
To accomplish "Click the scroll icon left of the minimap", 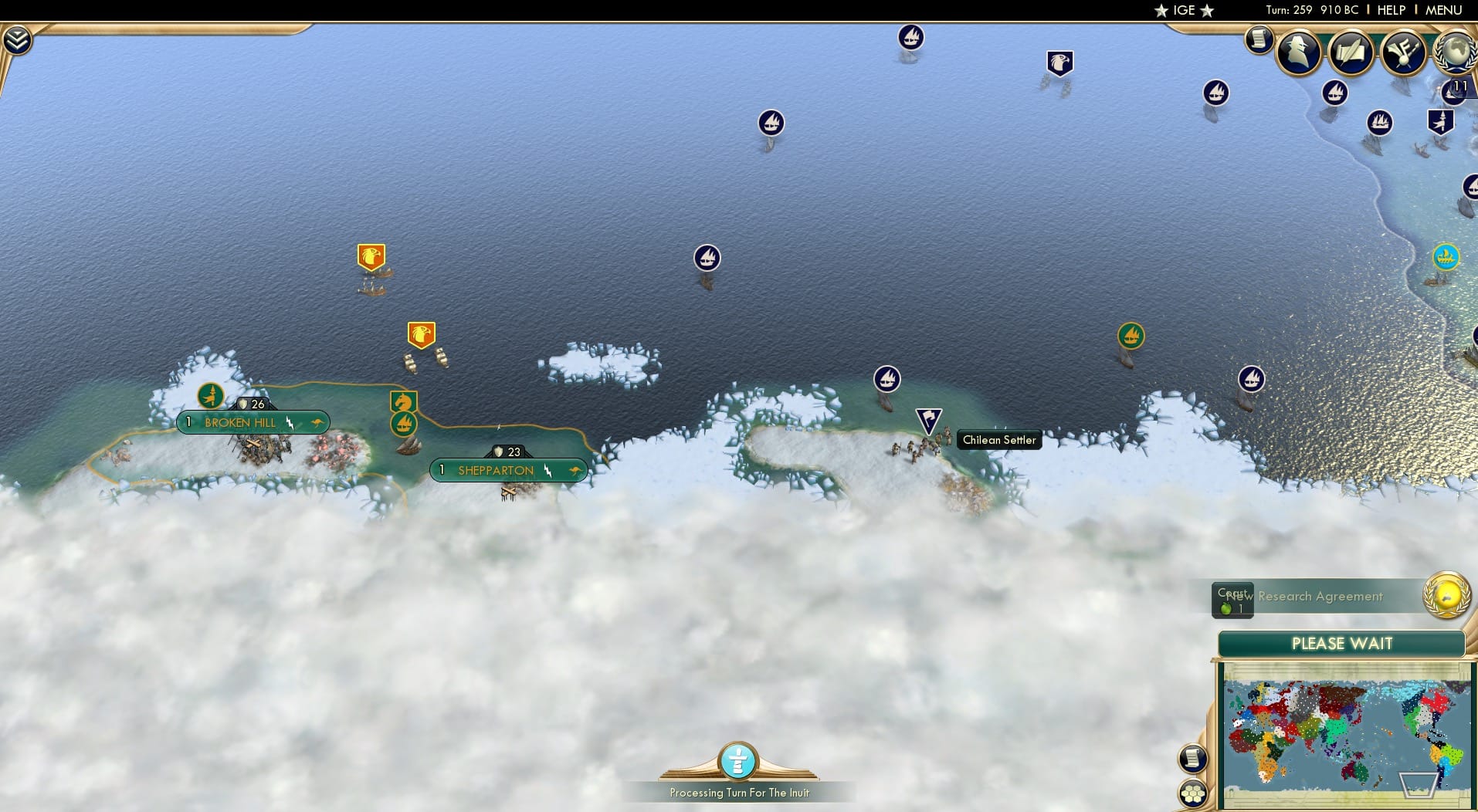I will point(1193,759).
